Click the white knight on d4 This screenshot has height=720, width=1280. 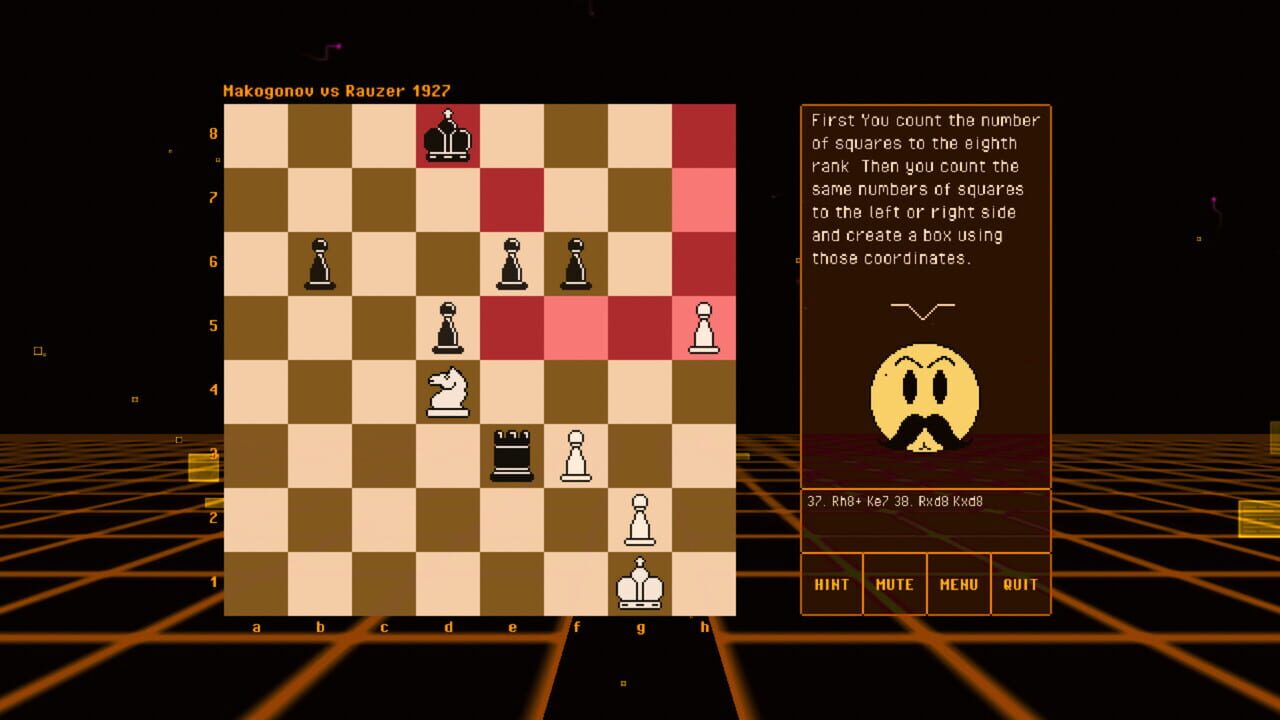447,390
